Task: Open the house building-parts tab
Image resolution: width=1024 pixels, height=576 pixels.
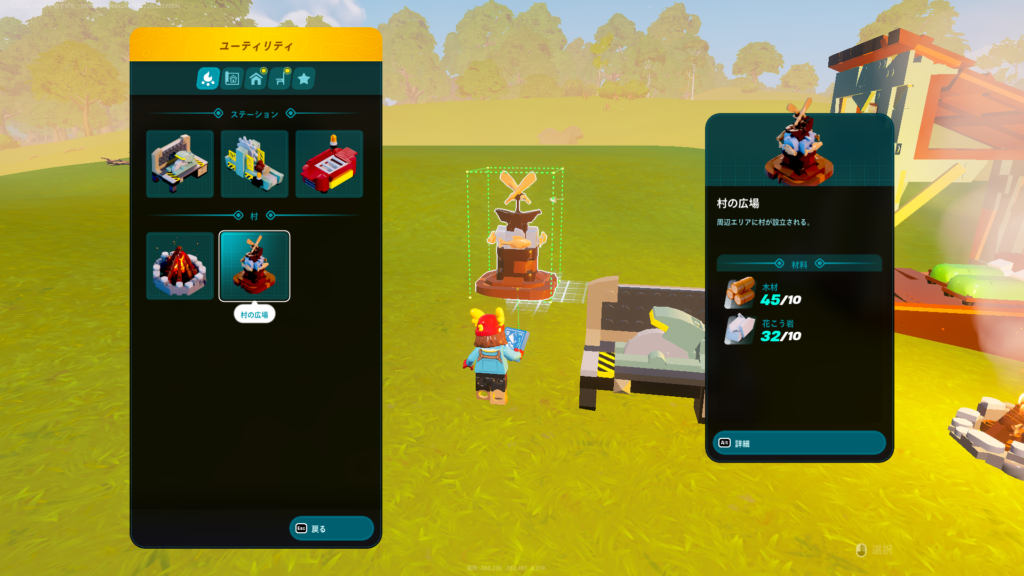Action: point(256,78)
